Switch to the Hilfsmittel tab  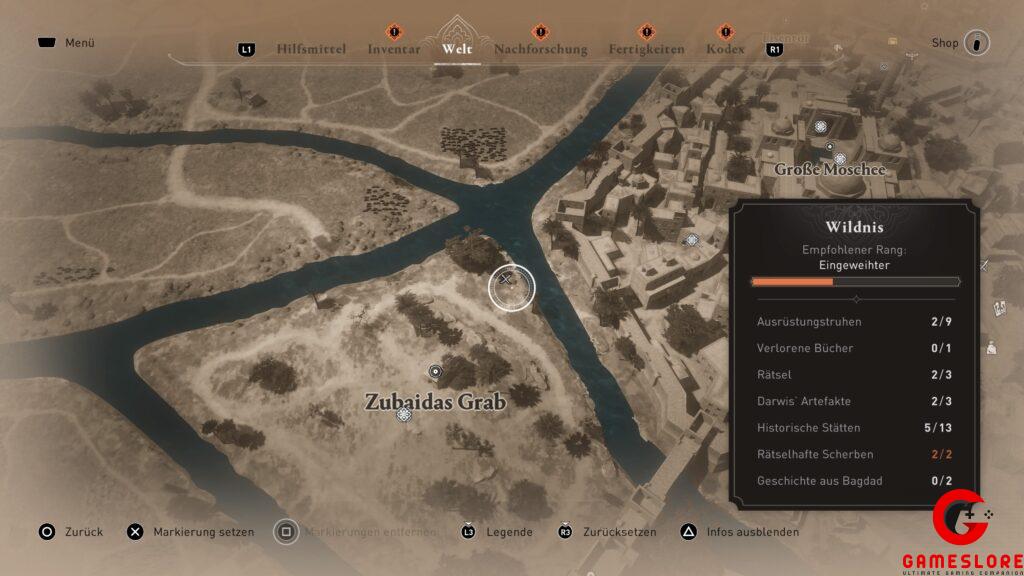tap(311, 49)
